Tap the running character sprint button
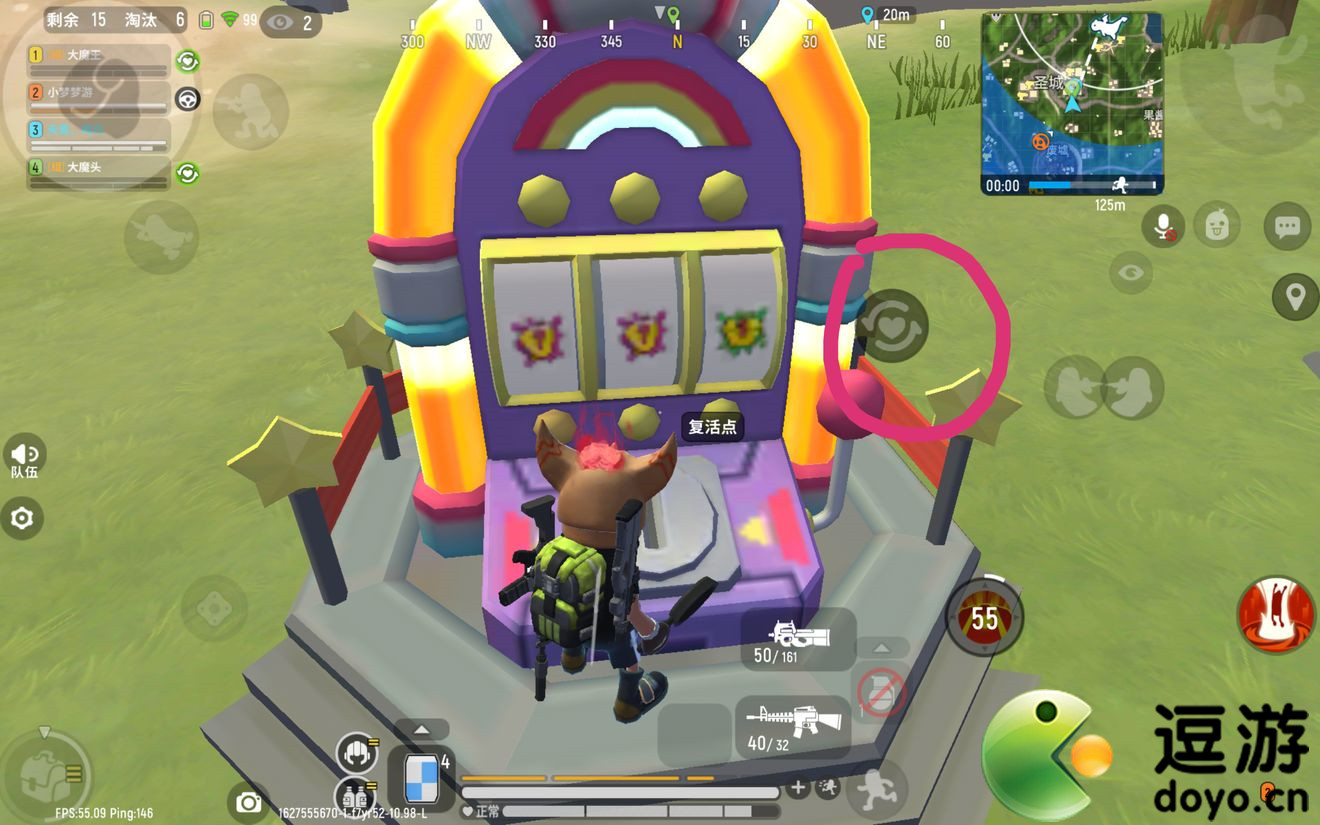Viewport: 1320px width, 825px height. pyautogui.click(x=877, y=789)
